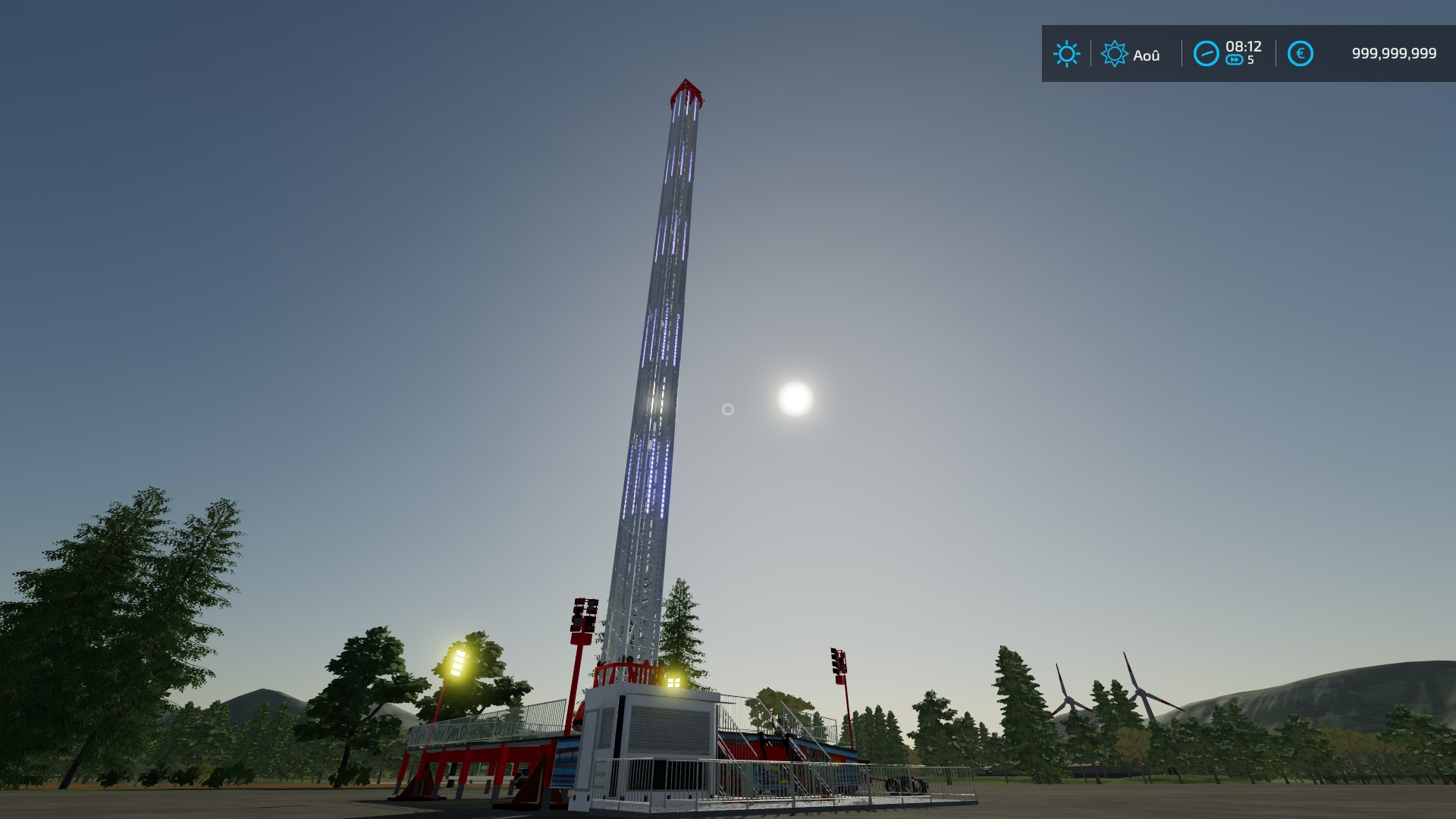
Task: Select the month label Aoû
Action: tap(1147, 53)
